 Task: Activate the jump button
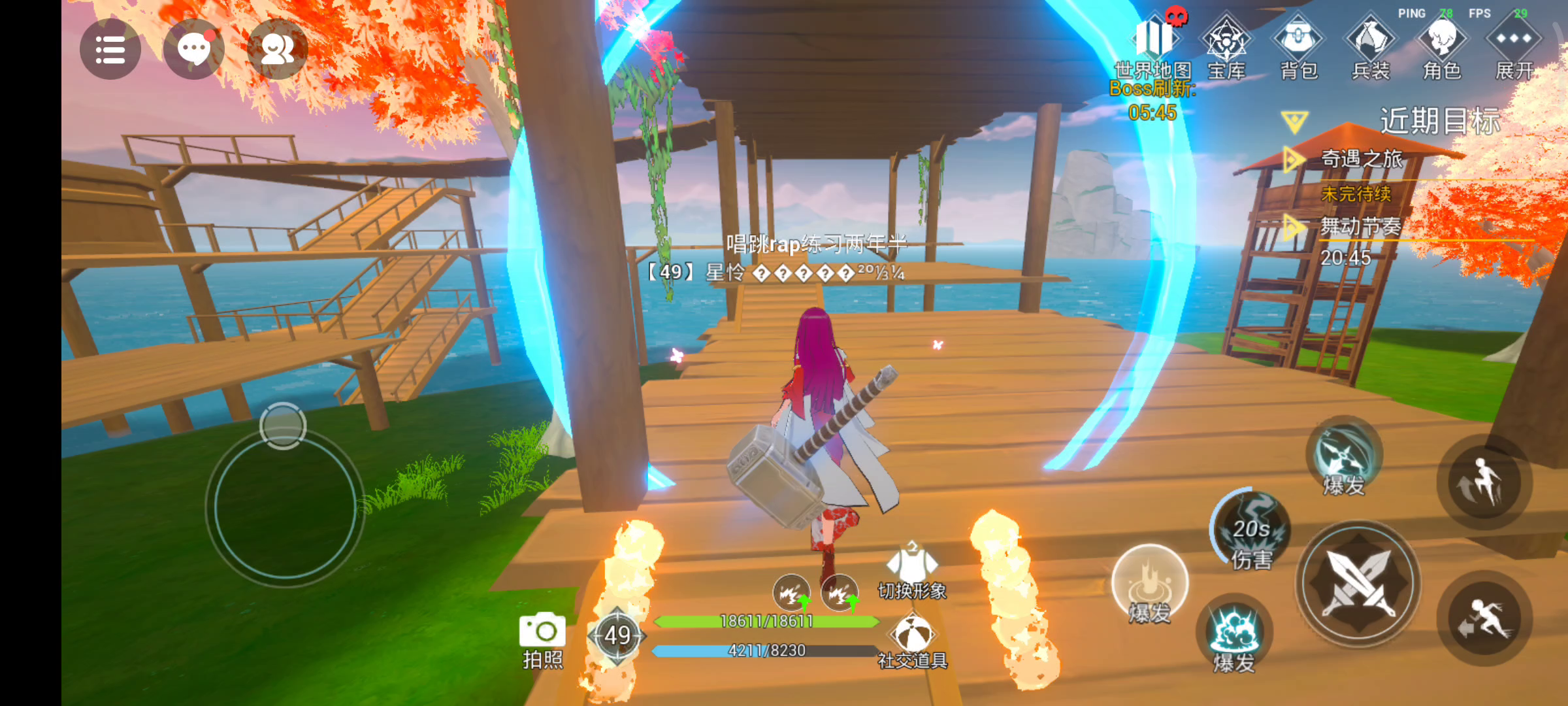point(1484,482)
